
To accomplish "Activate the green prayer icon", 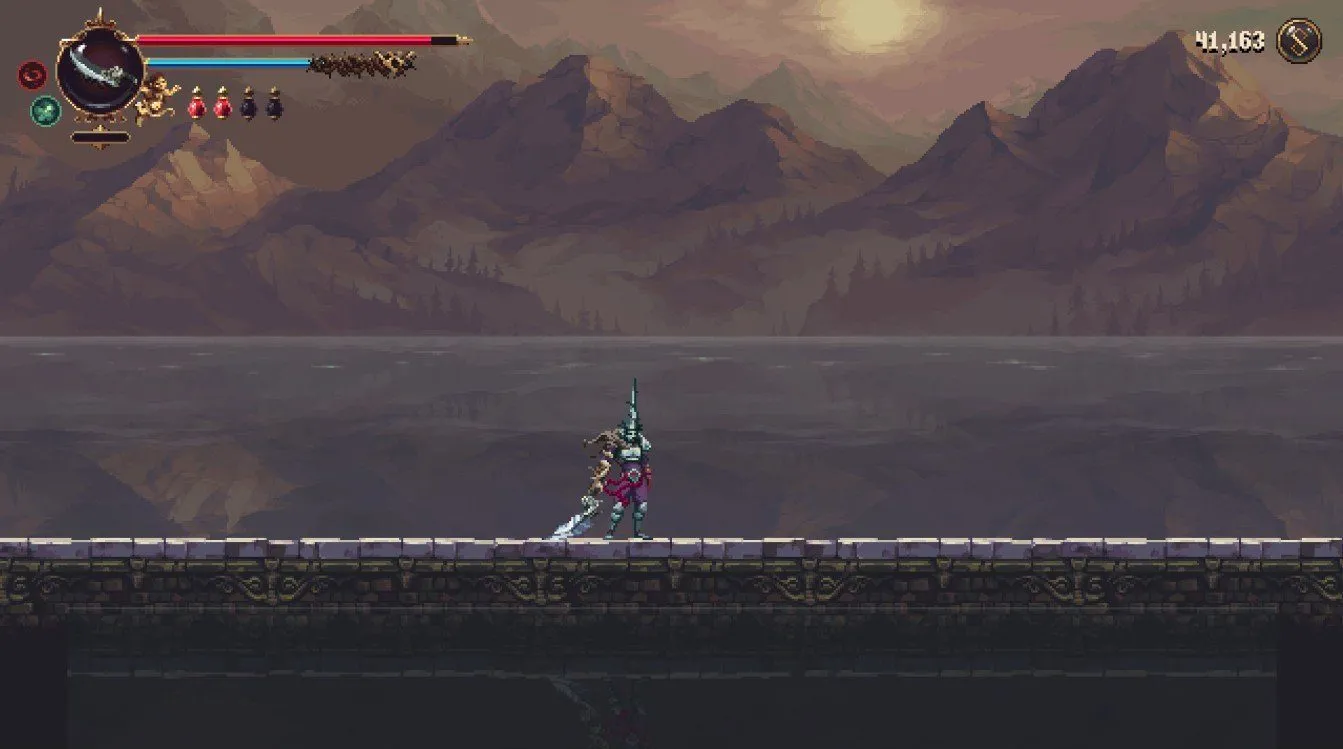I will 45,110.
